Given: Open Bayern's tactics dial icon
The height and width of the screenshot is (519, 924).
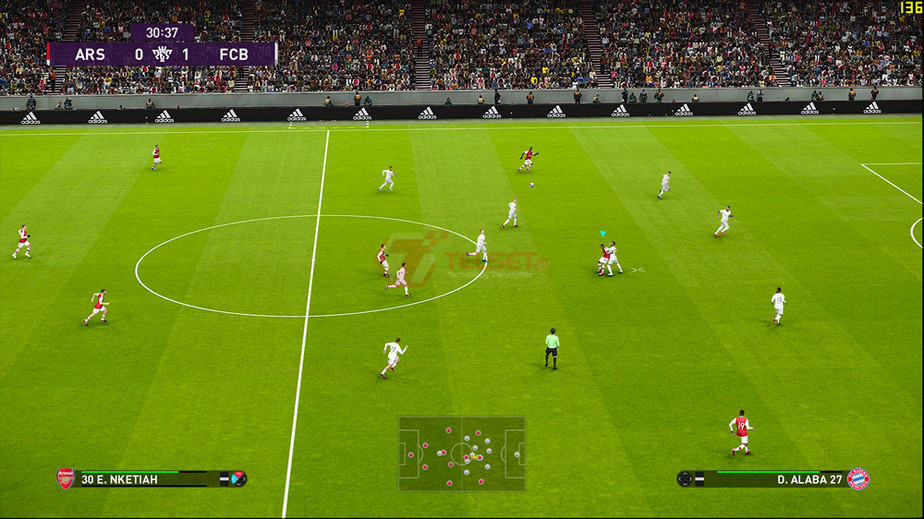Looking at the screenshot, I should point(685,479).
